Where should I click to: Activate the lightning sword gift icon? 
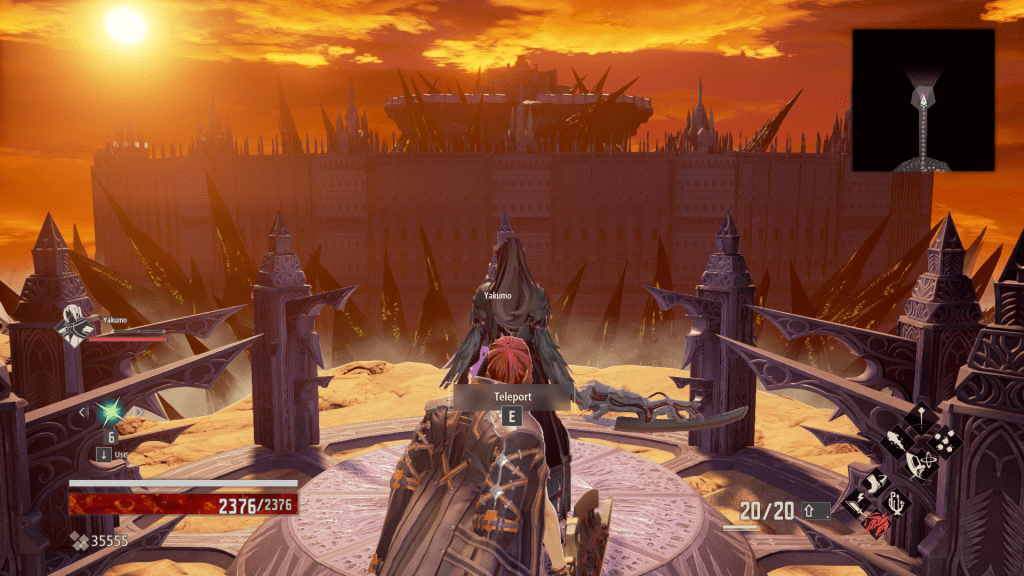pos(856,504)
